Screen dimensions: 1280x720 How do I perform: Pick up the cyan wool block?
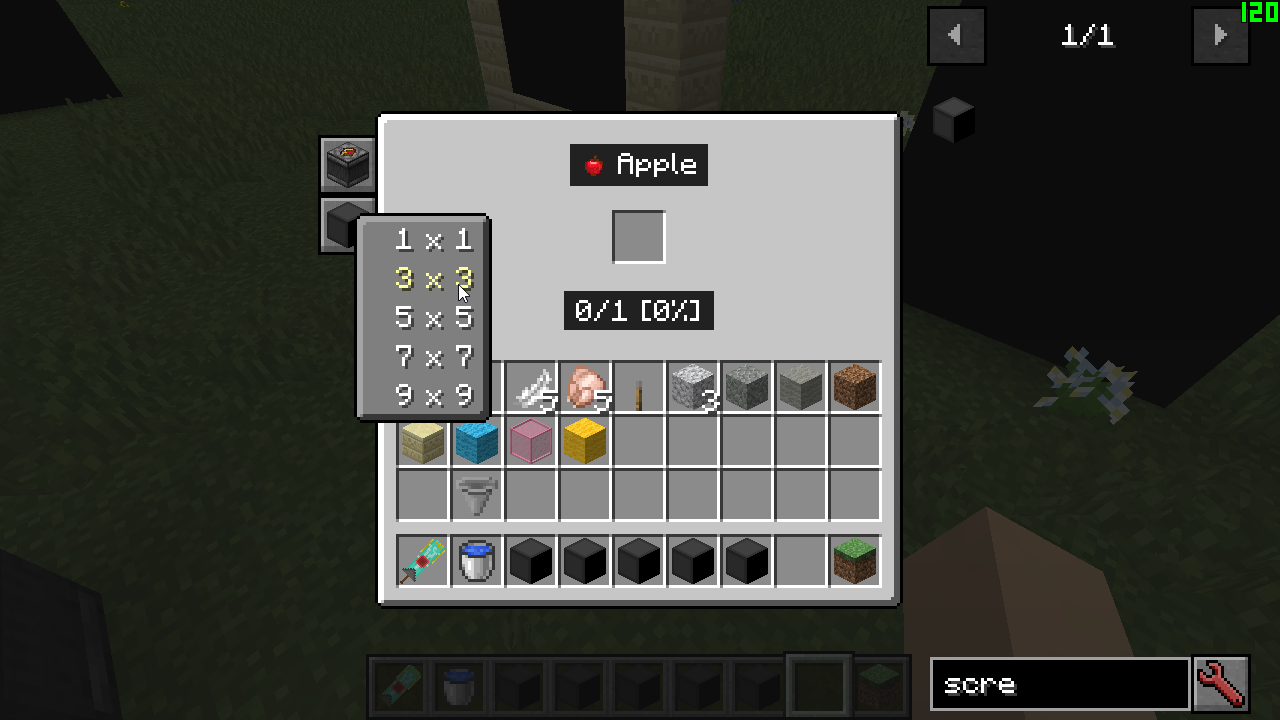[x=477, y=441]
